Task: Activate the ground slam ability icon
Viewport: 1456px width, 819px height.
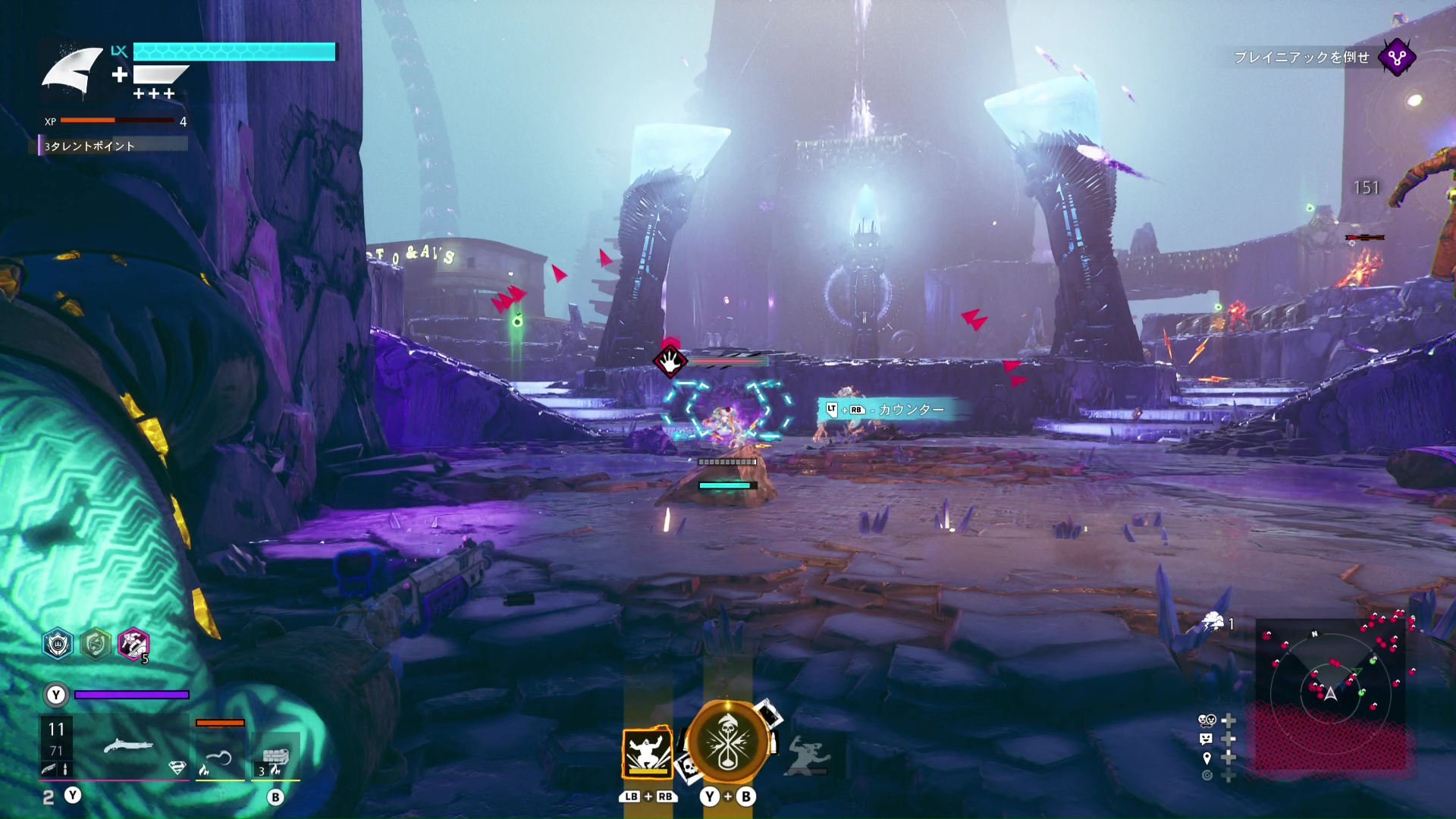Action: (647, 753)
